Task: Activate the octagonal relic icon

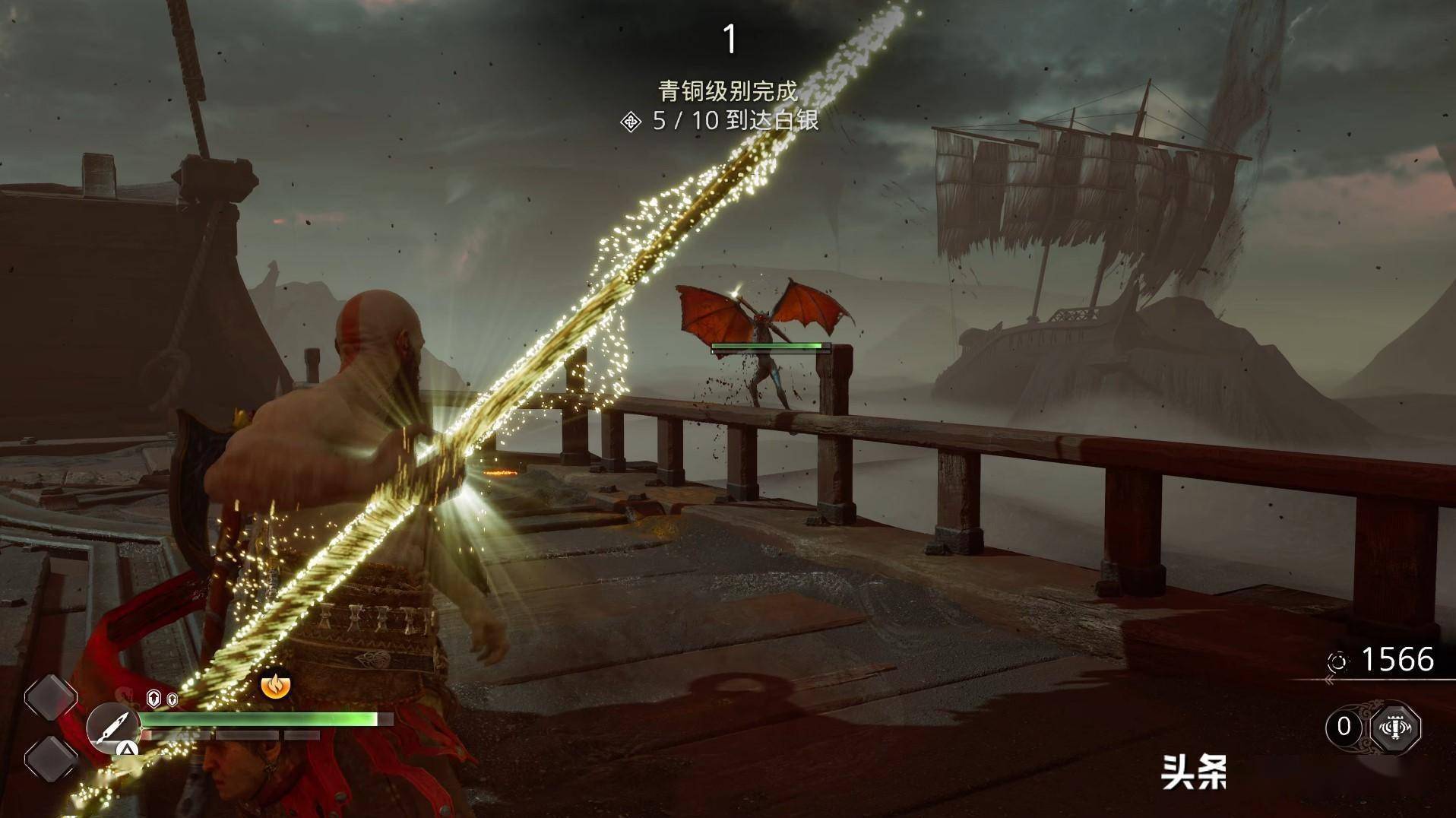Action: tap(1394, 728)
